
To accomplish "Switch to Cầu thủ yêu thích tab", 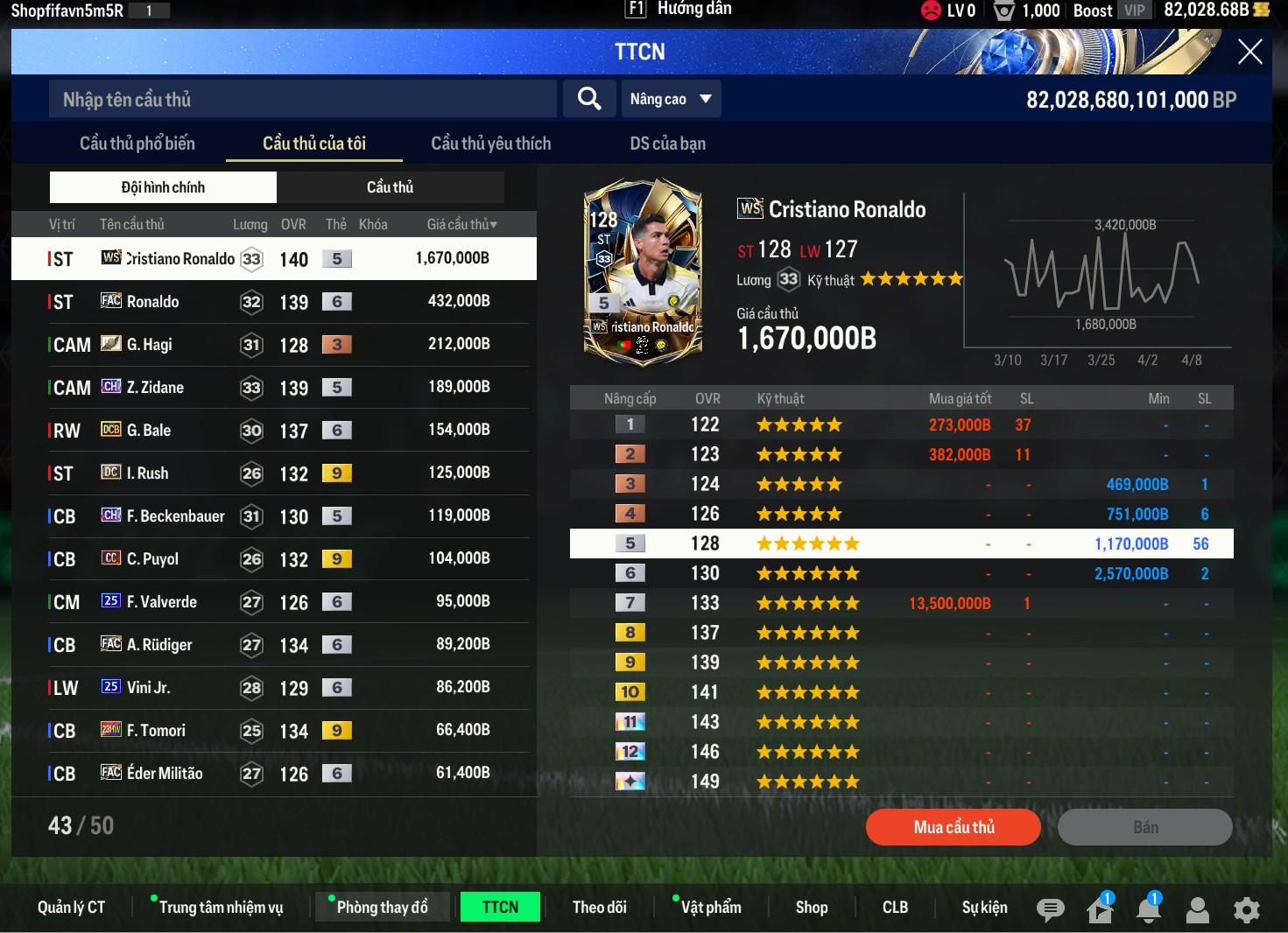I will click(x=490, y=144).
